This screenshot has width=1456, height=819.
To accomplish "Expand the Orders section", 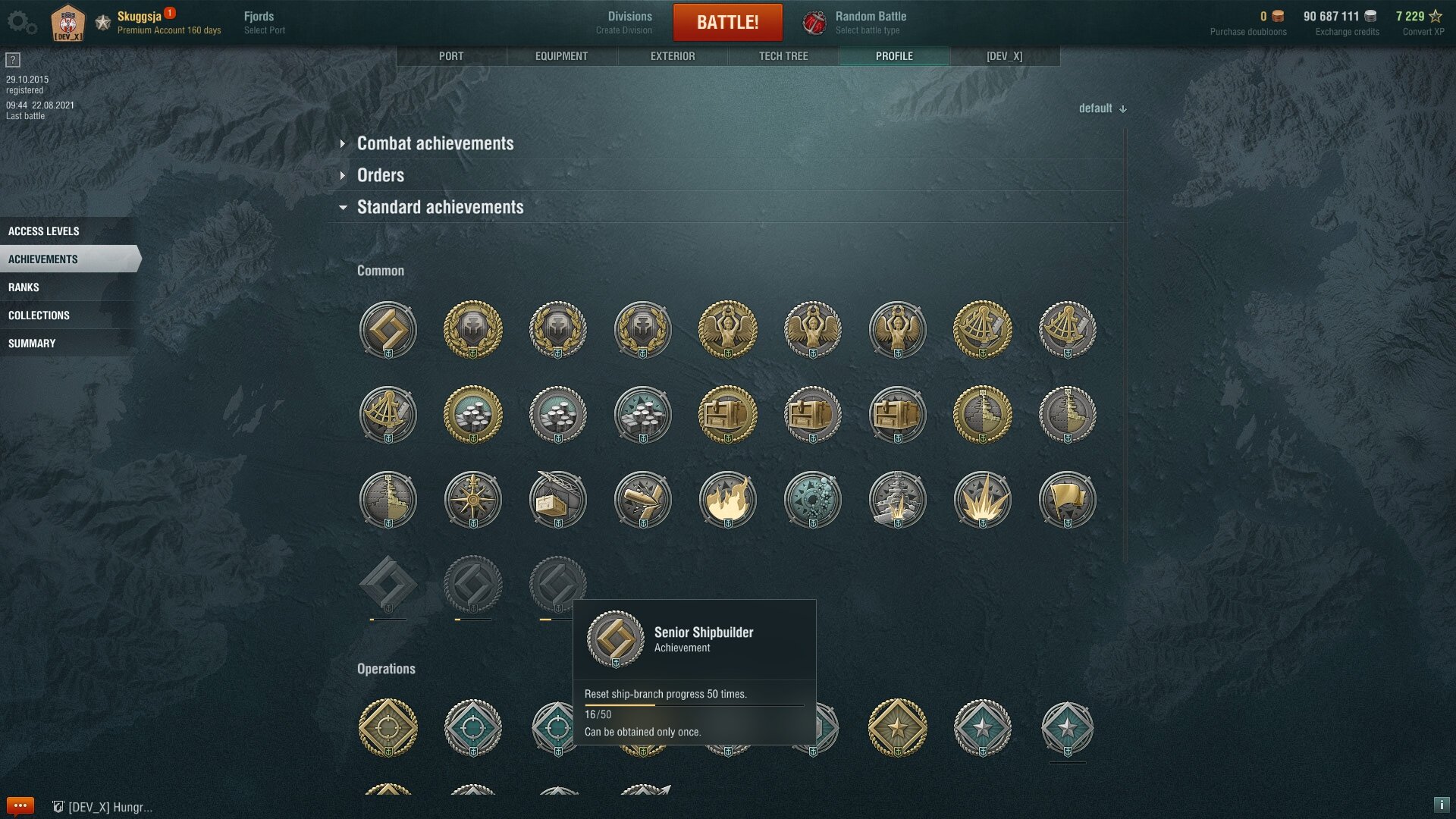I will pyautogui.click(x=380, y=175).
